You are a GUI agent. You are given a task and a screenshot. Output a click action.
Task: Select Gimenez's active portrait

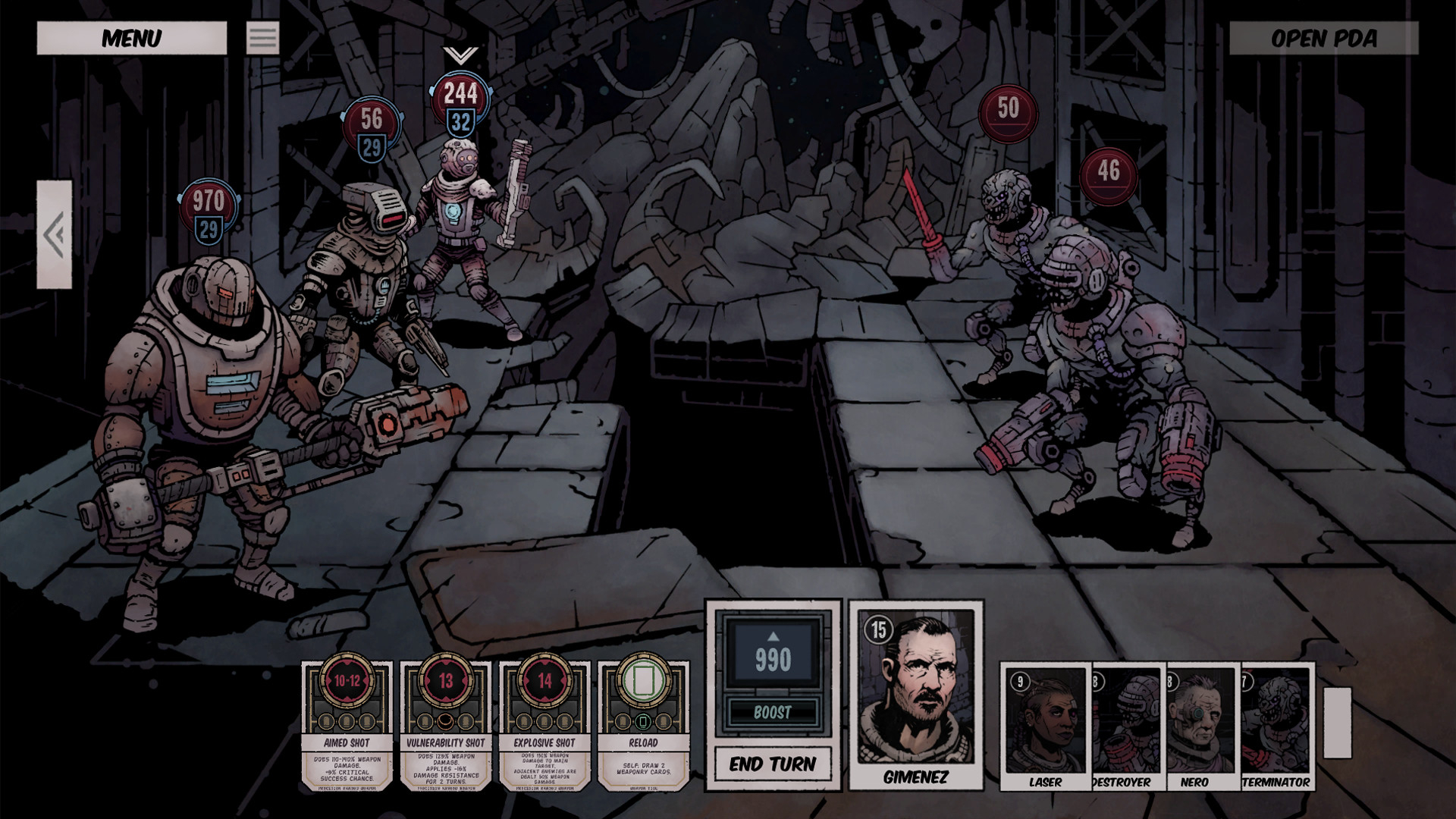(916, 694)
